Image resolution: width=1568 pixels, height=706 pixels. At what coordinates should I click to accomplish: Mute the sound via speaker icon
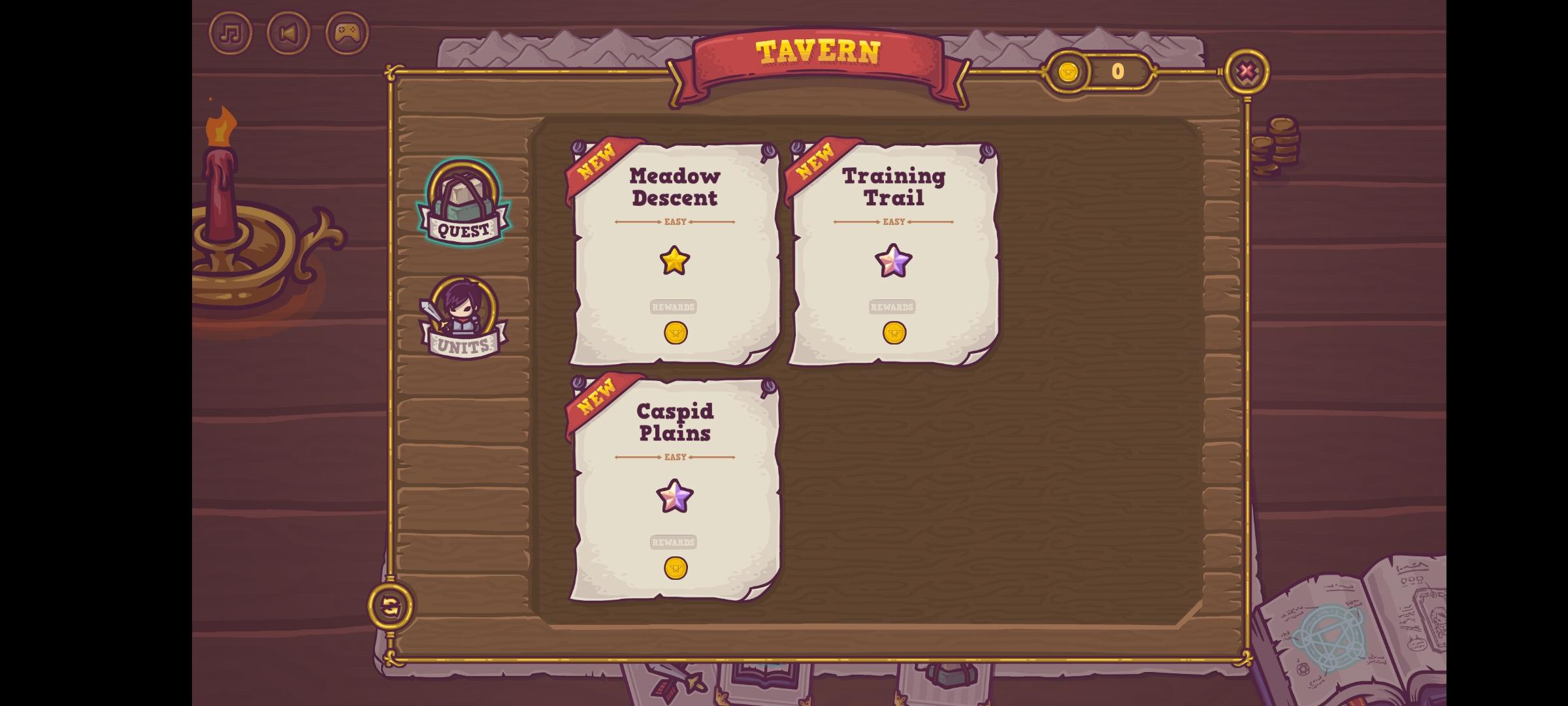pyautogui.click(x=287, y=33)
